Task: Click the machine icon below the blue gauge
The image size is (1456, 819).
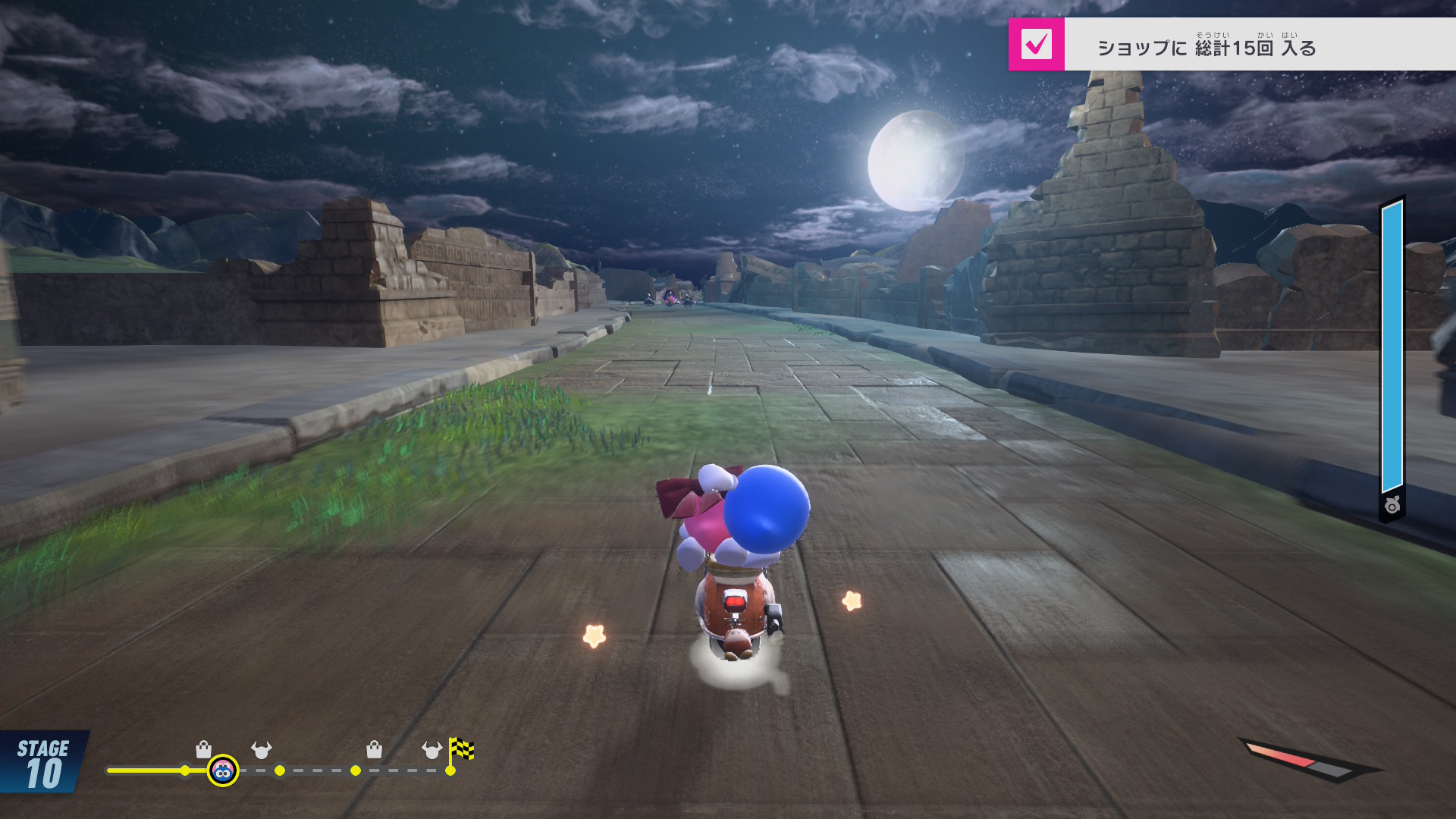Action: (1392, 506)
